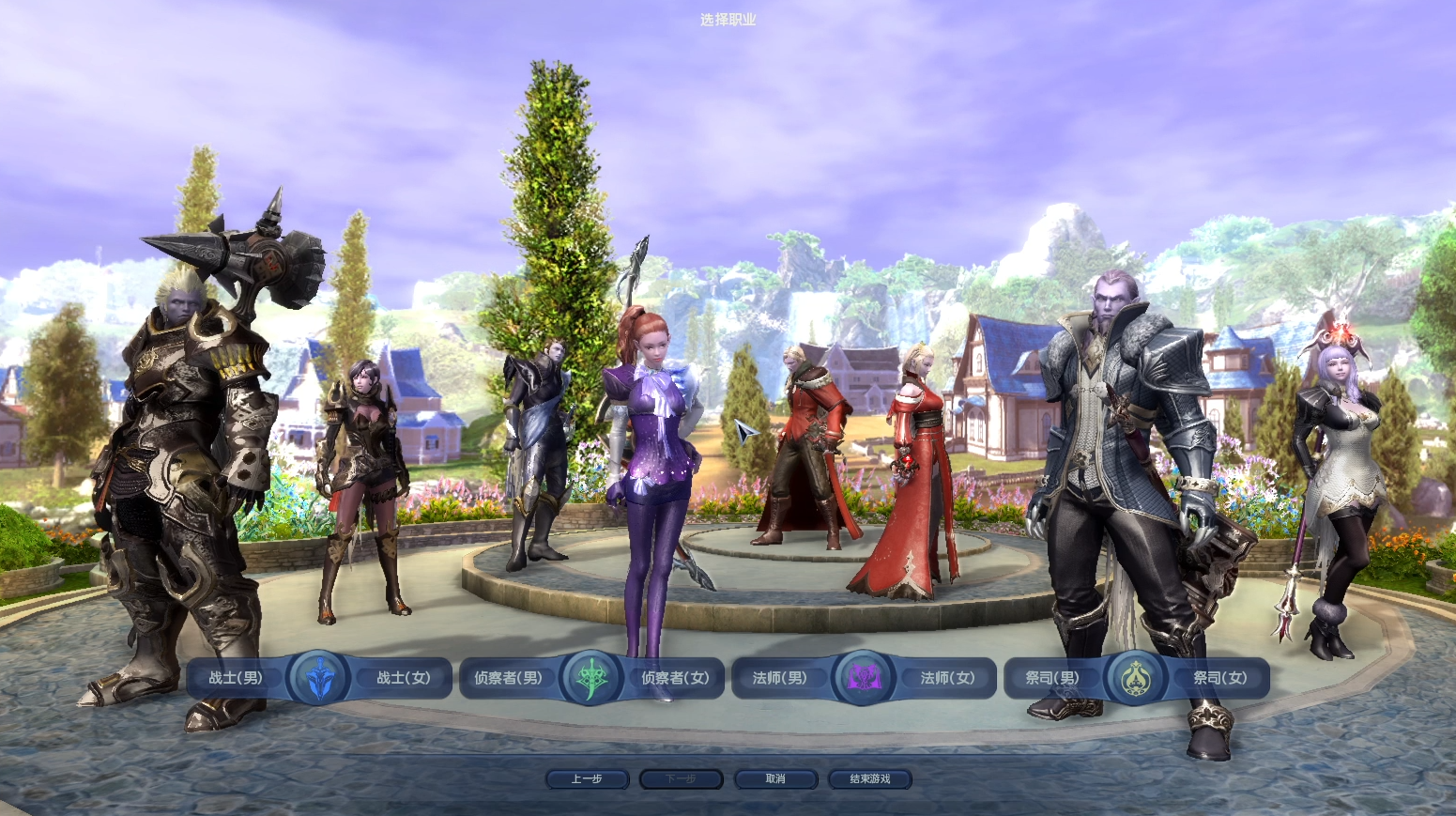
Task: Choose the 法师(男) male mage class
Action: coord(779,678)
